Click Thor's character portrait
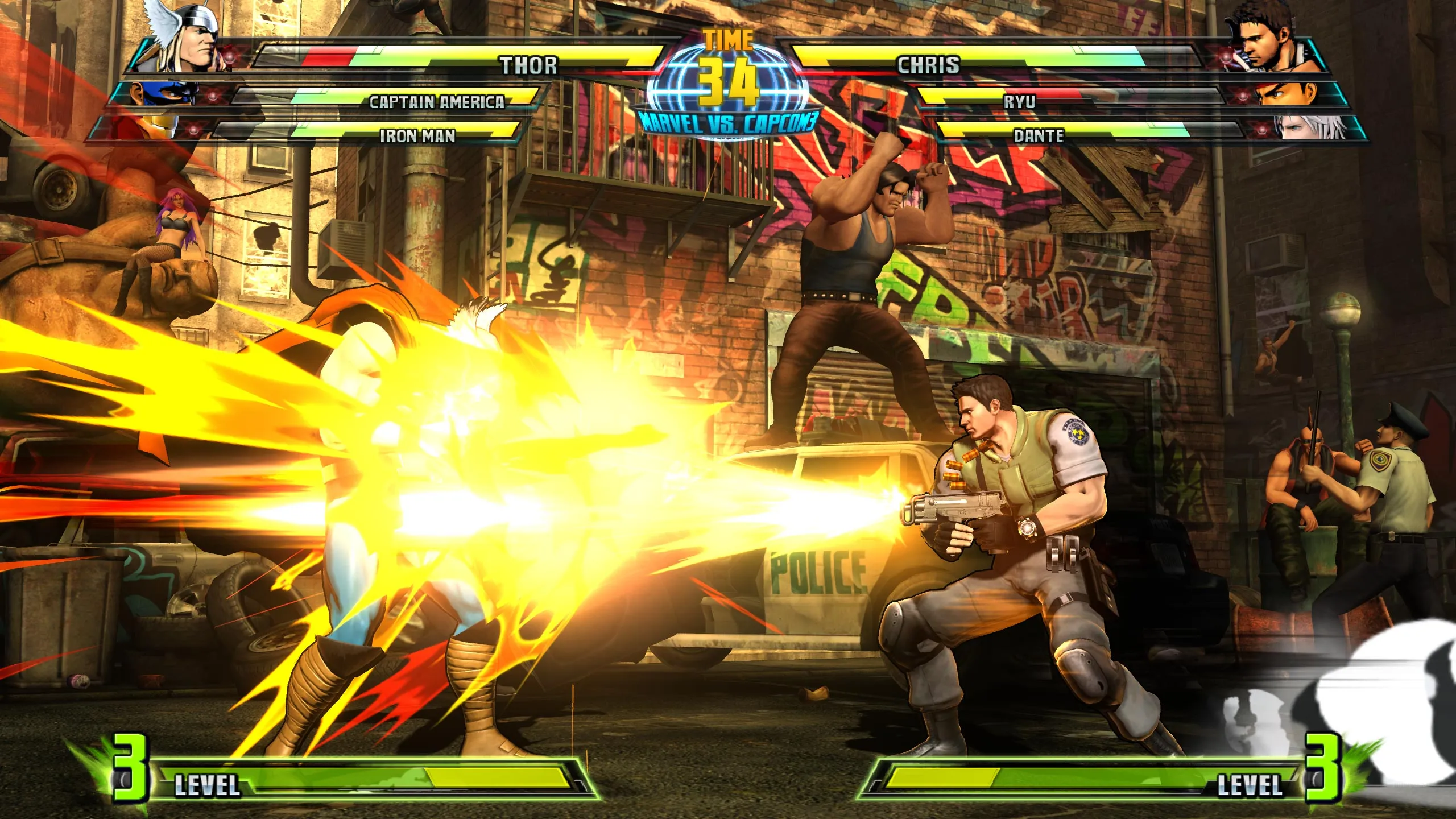1456x819 pixels. point(188,37)
